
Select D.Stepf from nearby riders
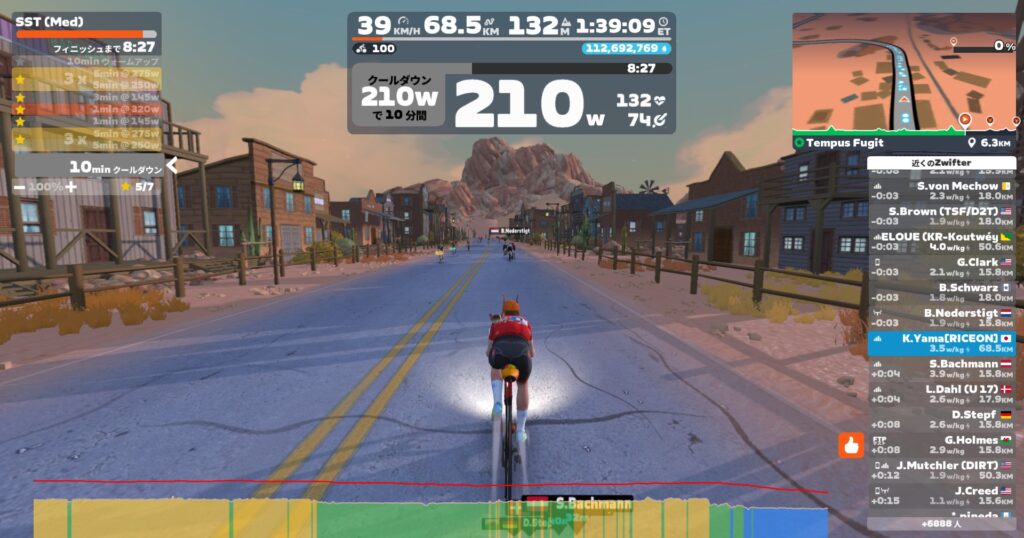point(942,419)
